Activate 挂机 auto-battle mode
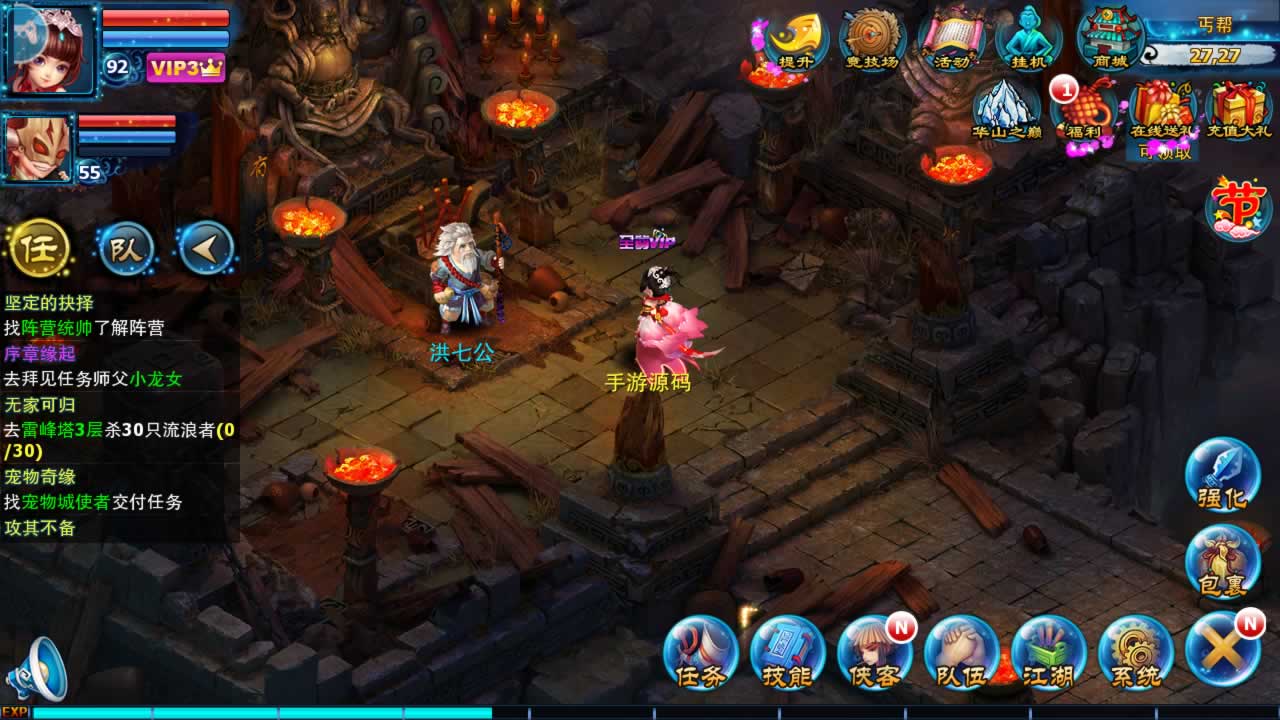This screenshot has width=1280, height=720. [1028, 40]
